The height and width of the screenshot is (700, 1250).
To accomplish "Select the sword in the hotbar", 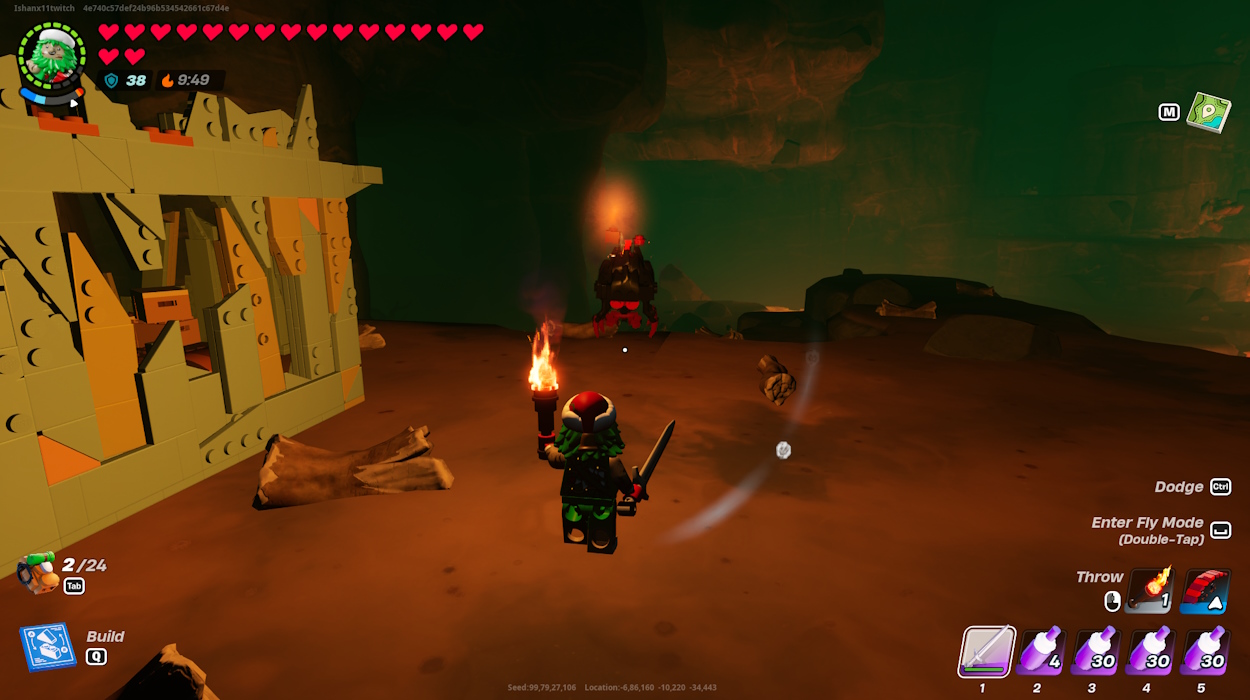I will click(x=987, y=652).
